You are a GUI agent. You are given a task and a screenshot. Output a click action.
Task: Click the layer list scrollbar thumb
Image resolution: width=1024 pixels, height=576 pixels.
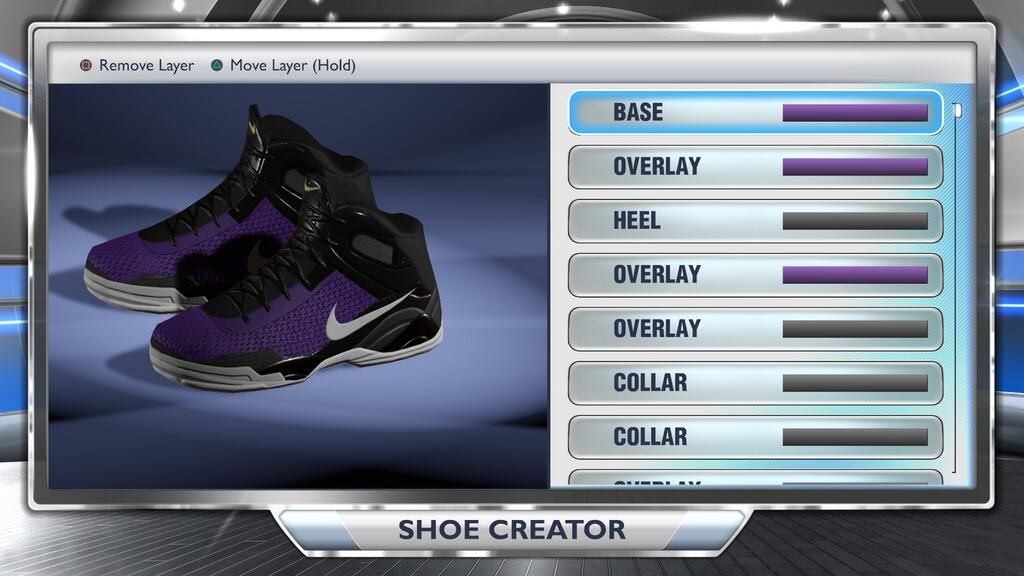point(957,111)
